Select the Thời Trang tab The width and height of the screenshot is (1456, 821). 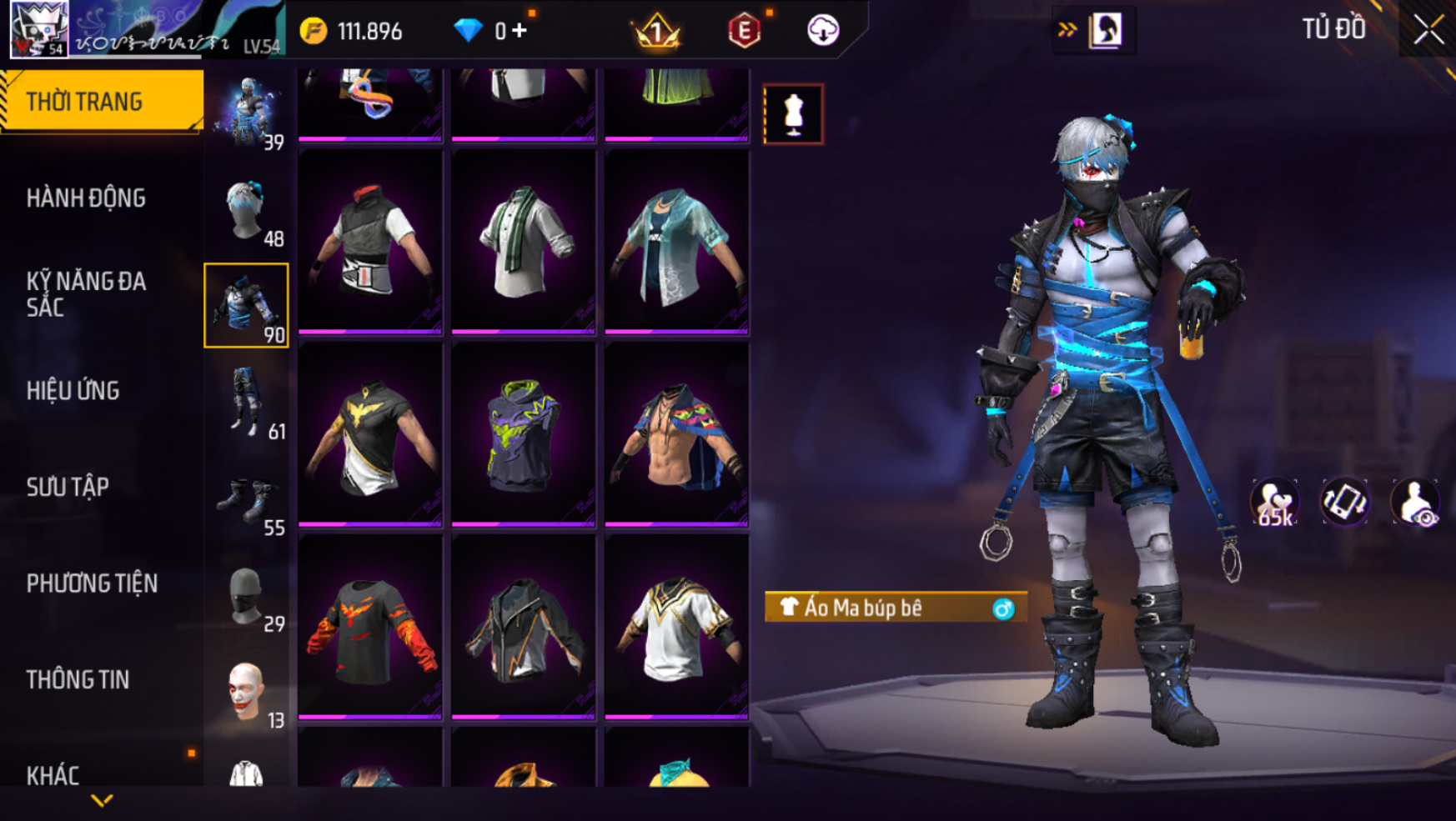coord(102,102)
